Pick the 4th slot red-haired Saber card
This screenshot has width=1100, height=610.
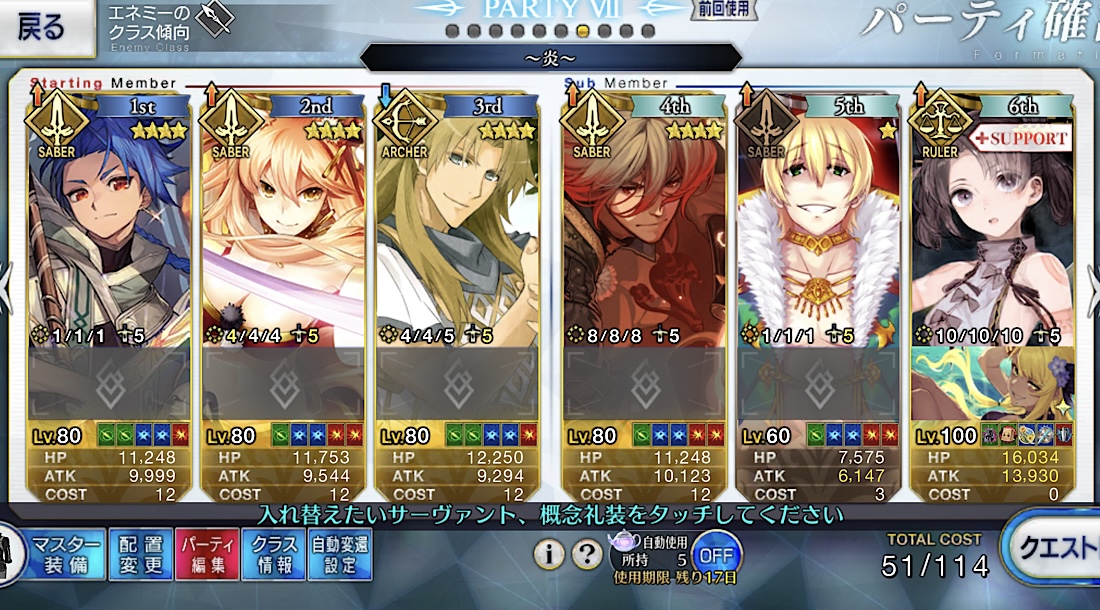(x=645, y=230)
